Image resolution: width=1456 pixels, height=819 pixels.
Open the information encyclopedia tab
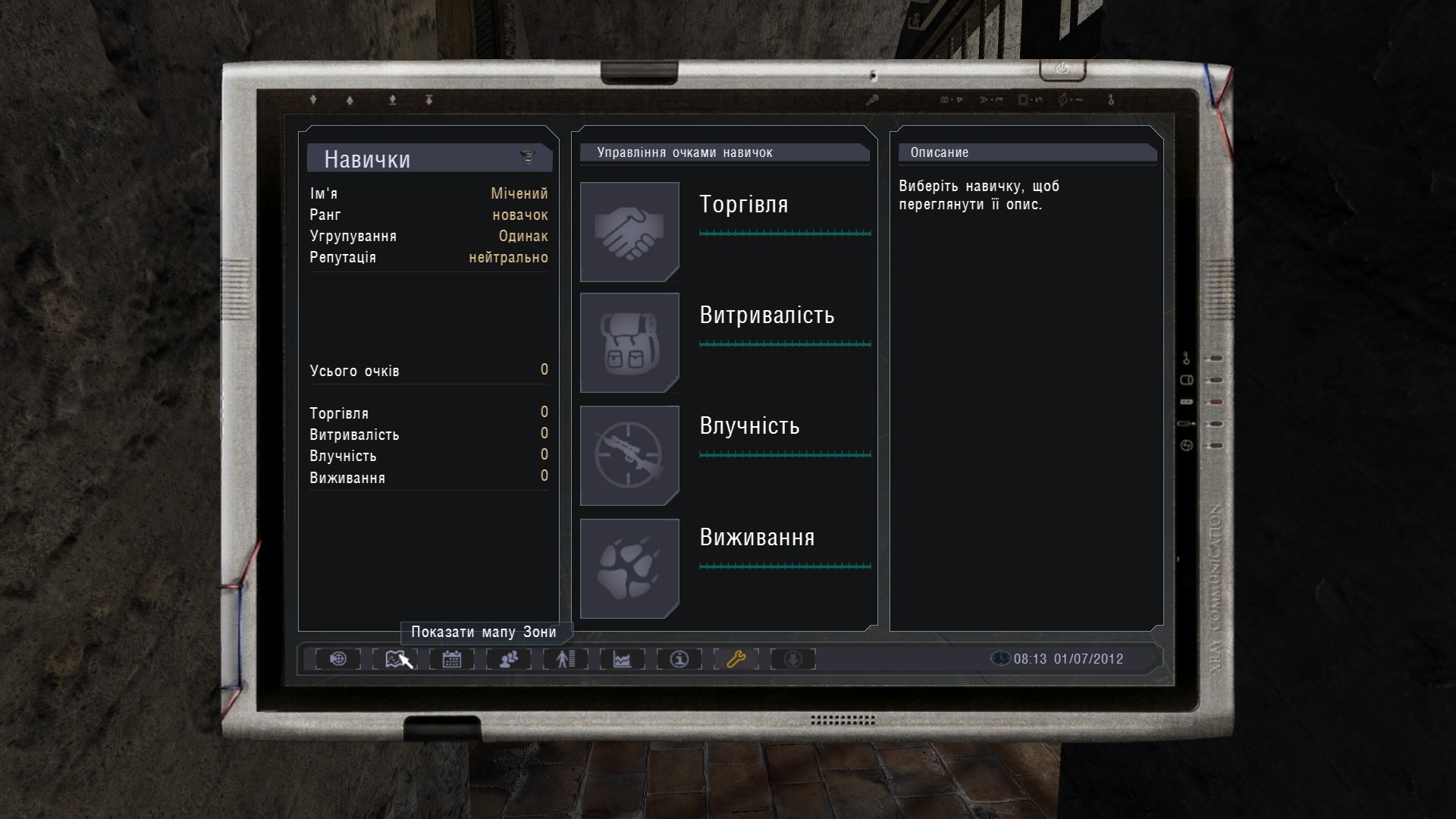pyautogui.click(x=679, y=659)
